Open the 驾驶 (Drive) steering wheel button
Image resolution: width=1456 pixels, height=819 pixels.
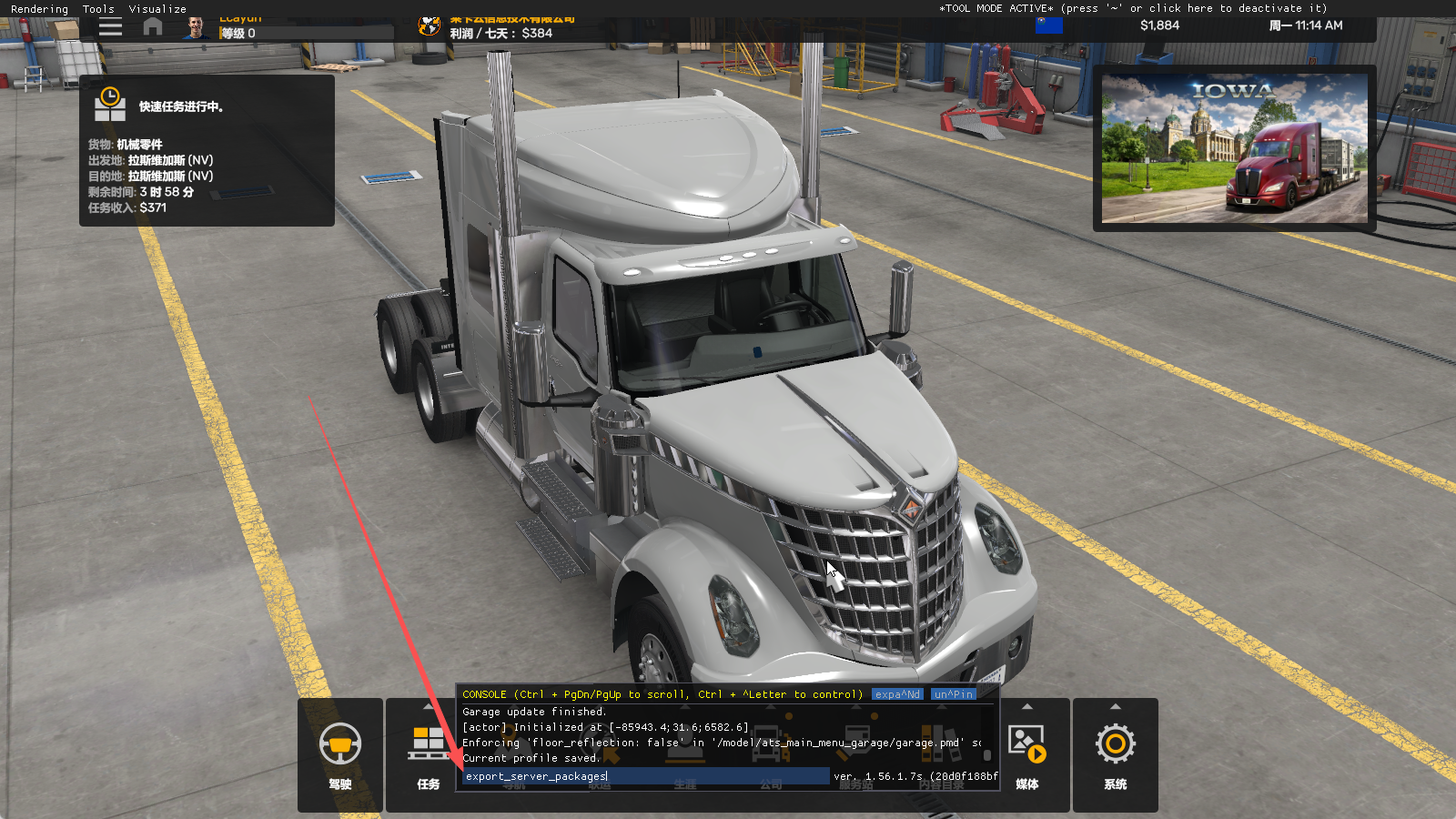(x=339, y=753)
